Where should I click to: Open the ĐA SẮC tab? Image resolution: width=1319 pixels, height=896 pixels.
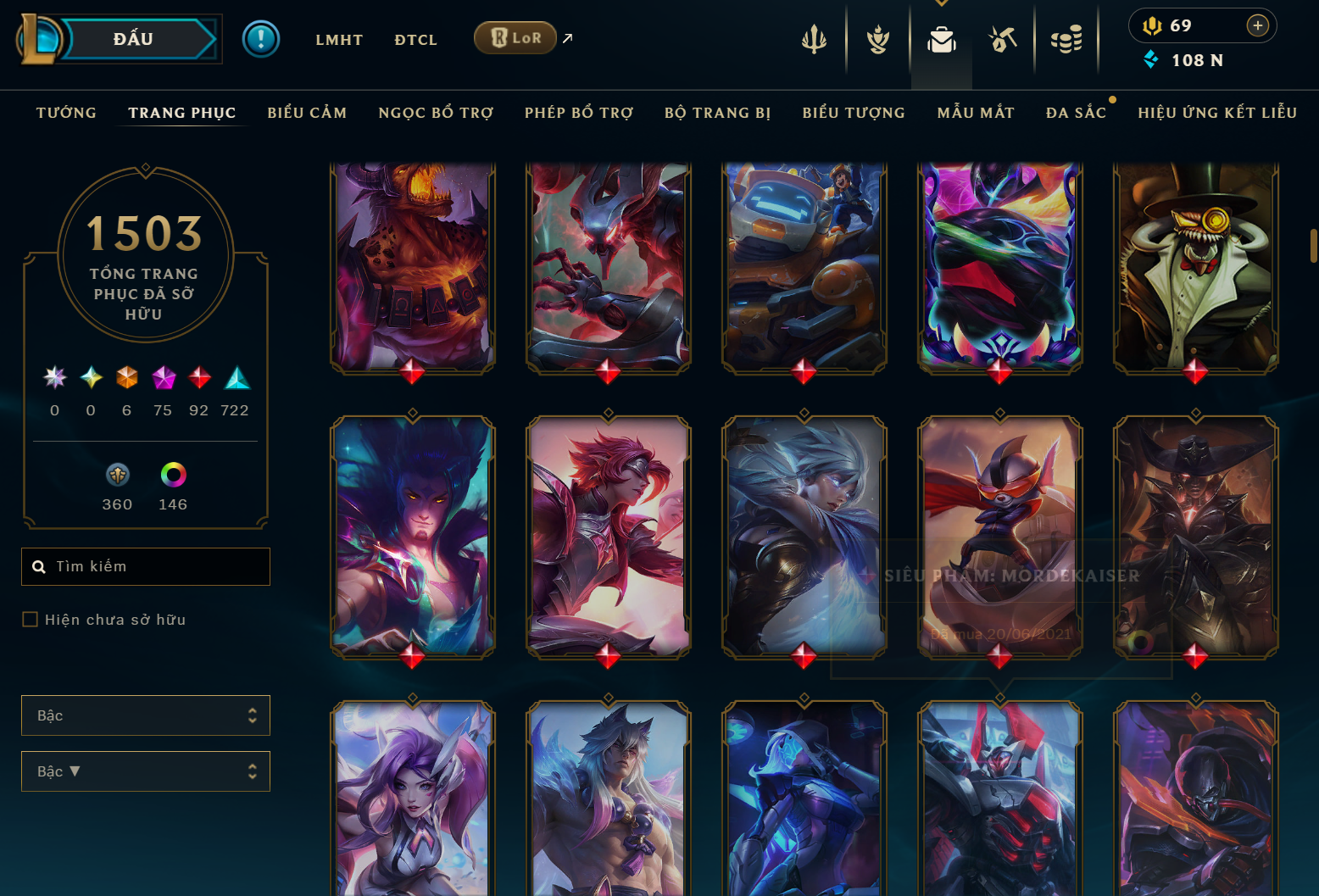point(1076,113)
